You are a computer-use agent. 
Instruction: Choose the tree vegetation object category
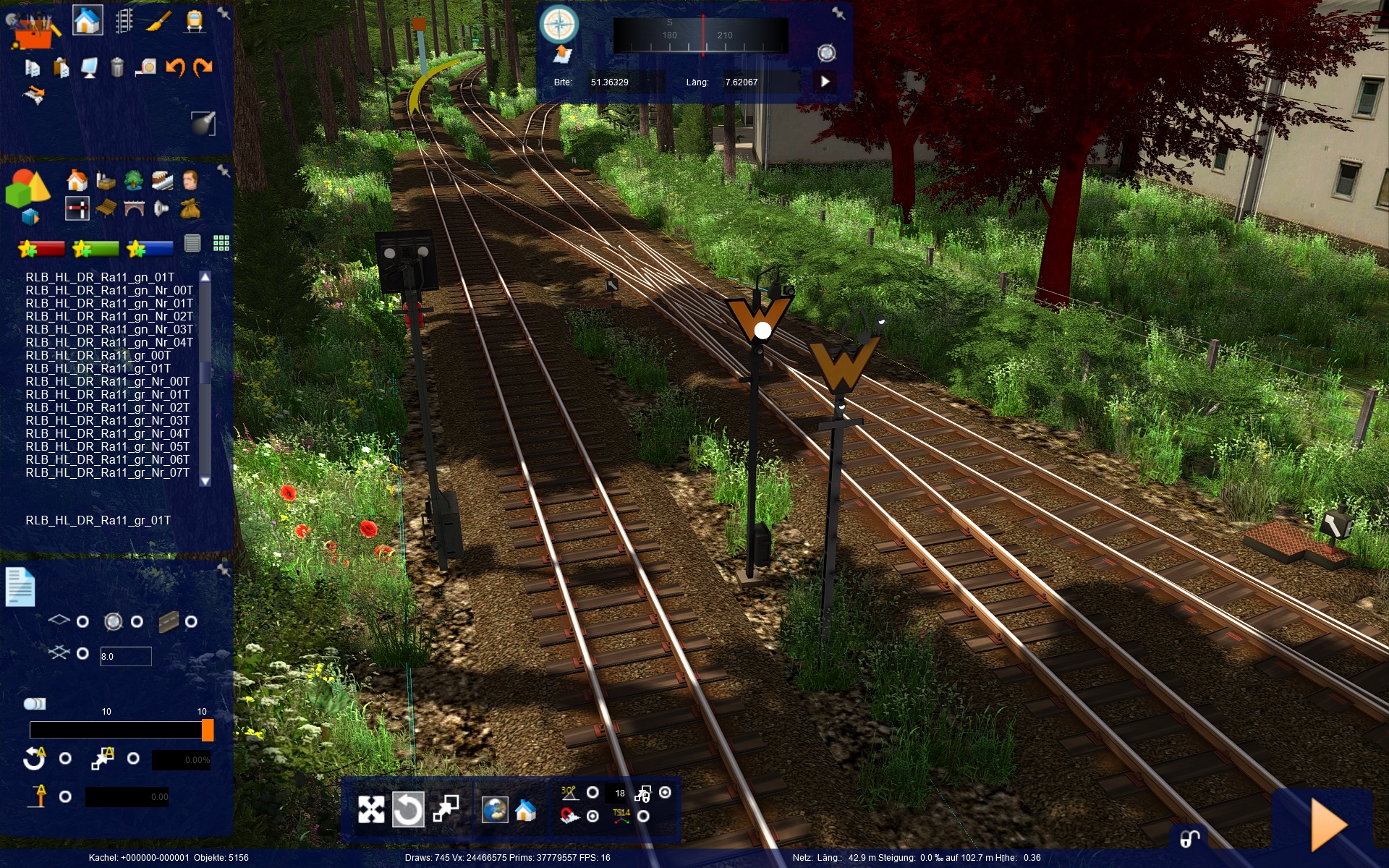133,180
